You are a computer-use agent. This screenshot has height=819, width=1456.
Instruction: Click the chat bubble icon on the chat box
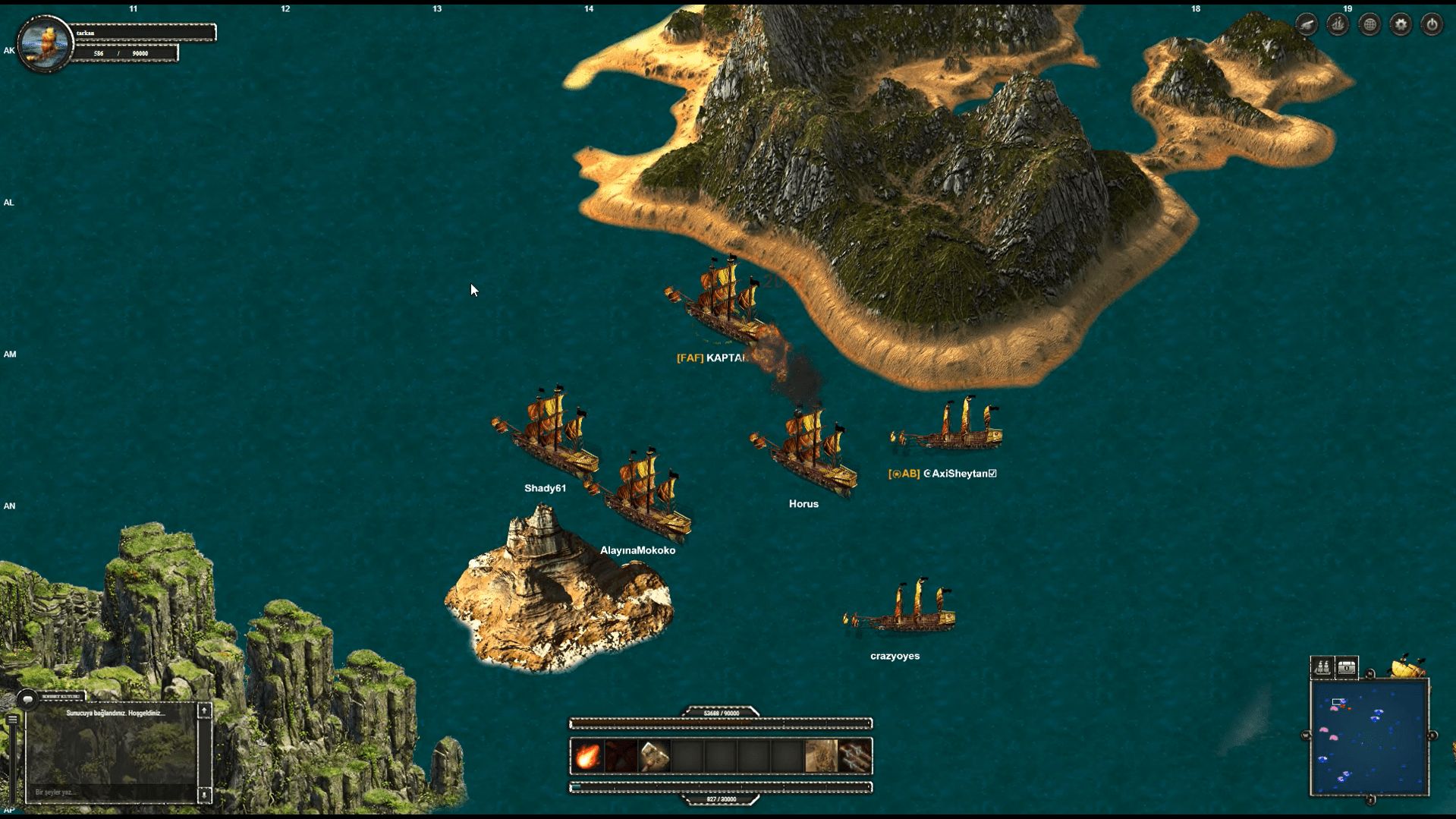(27, 699)
